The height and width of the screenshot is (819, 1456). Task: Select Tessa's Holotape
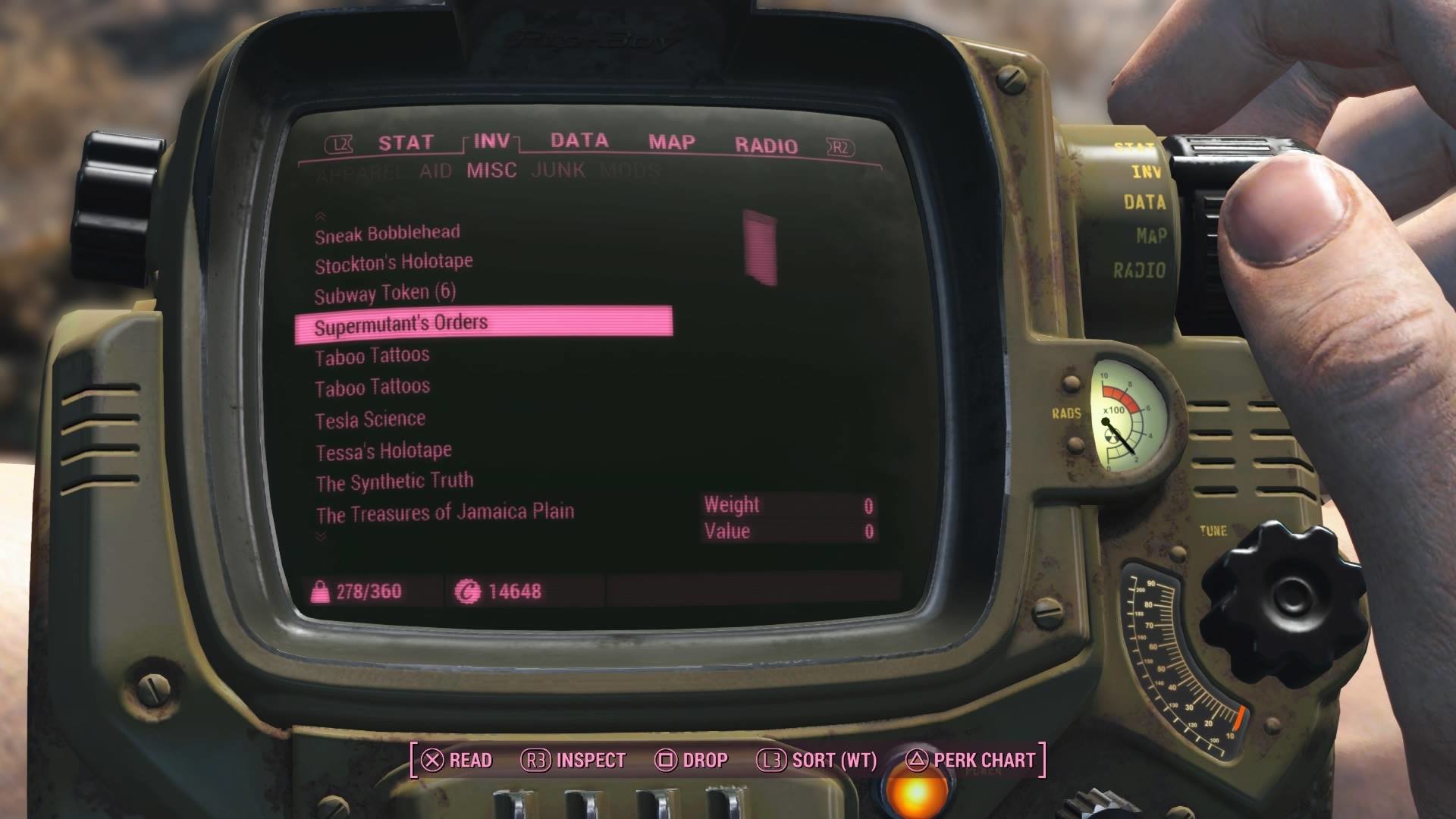point(384,452)
